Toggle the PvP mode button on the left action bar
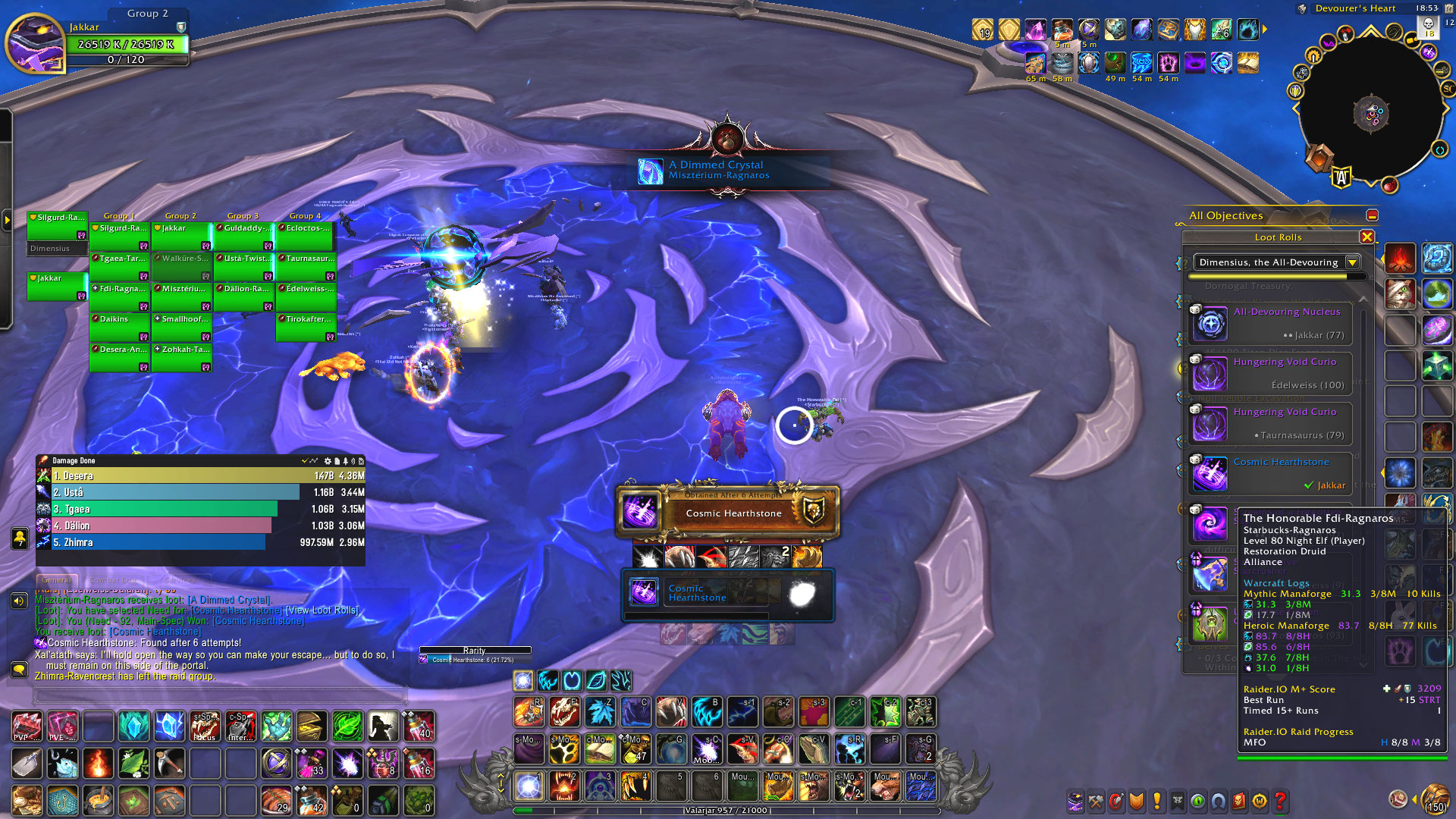This screenshot has width=1456, height=819. (27, 726)
